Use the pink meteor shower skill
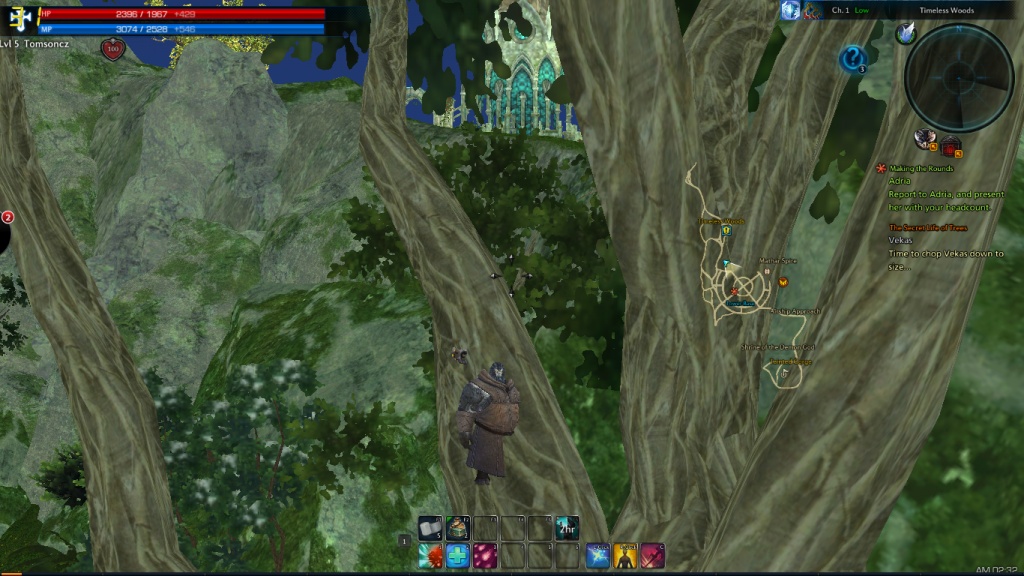Viewport: 1024px width, 576px height. (x=485, y=555)
